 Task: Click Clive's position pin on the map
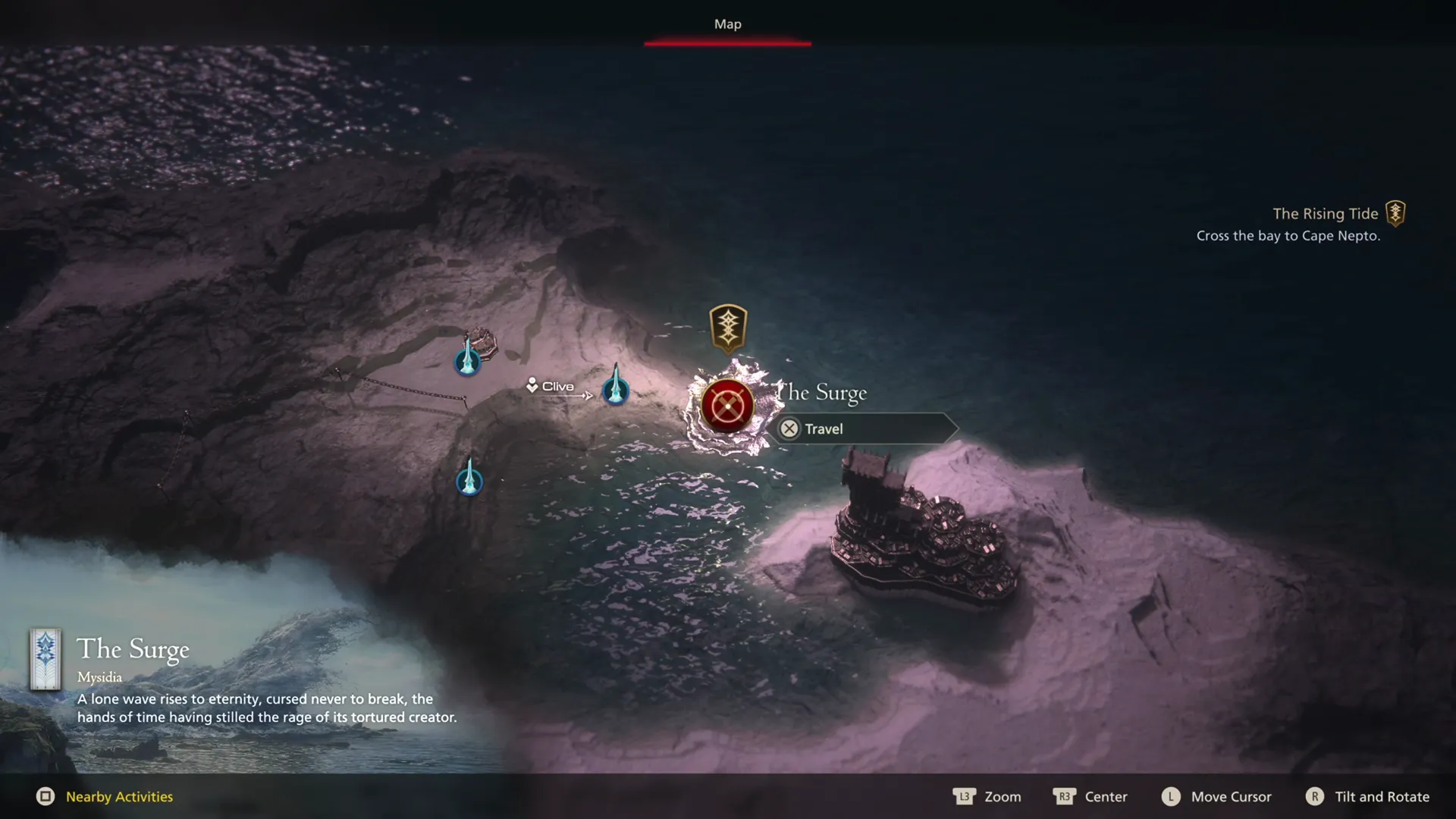point(531,386)
